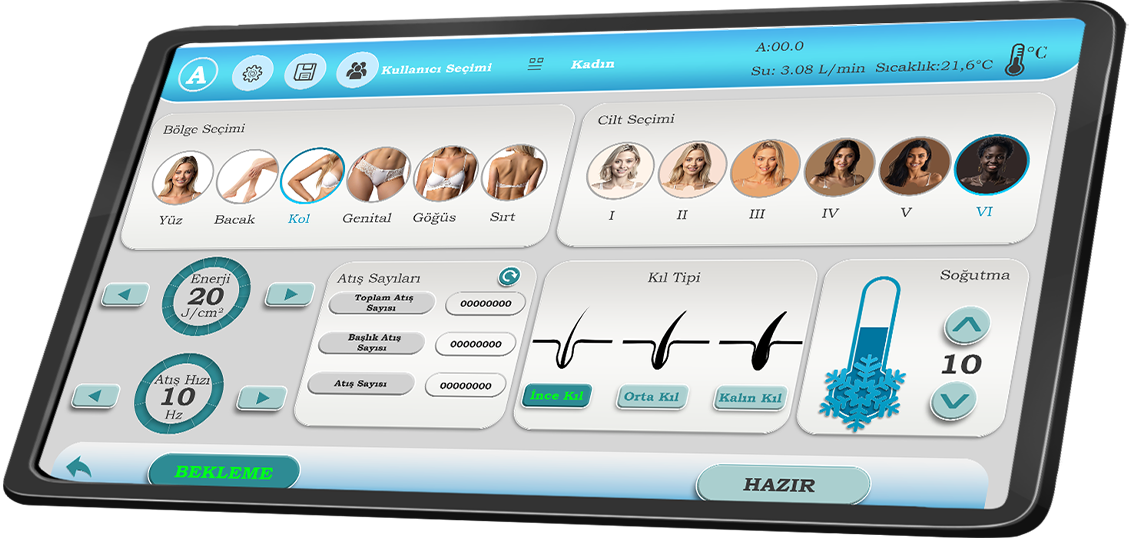Open the gear settings icon
This screenshot has height=538, width=1144.
click(x=253, y=73)
